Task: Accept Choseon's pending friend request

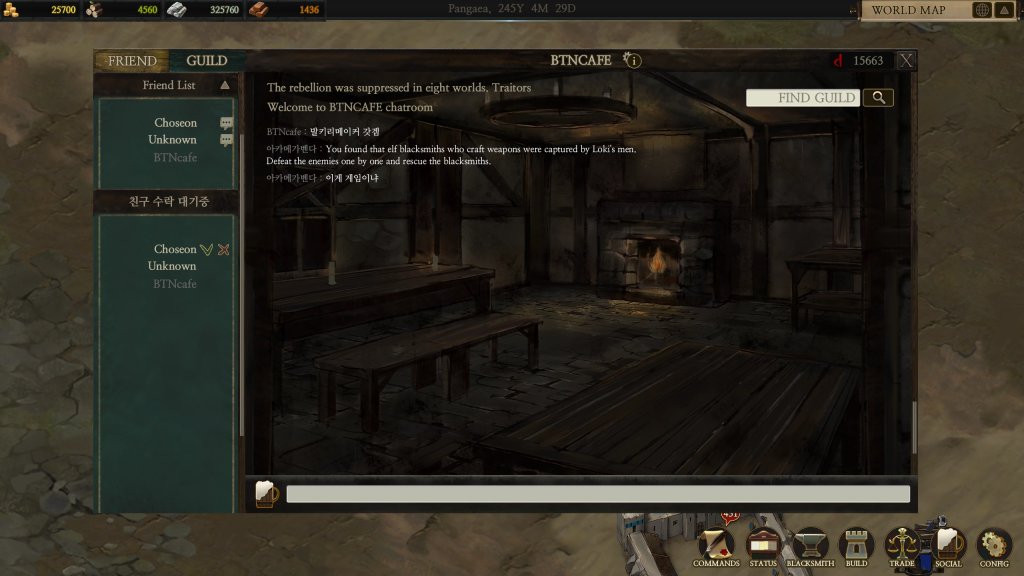Action: tap(206, 249)
